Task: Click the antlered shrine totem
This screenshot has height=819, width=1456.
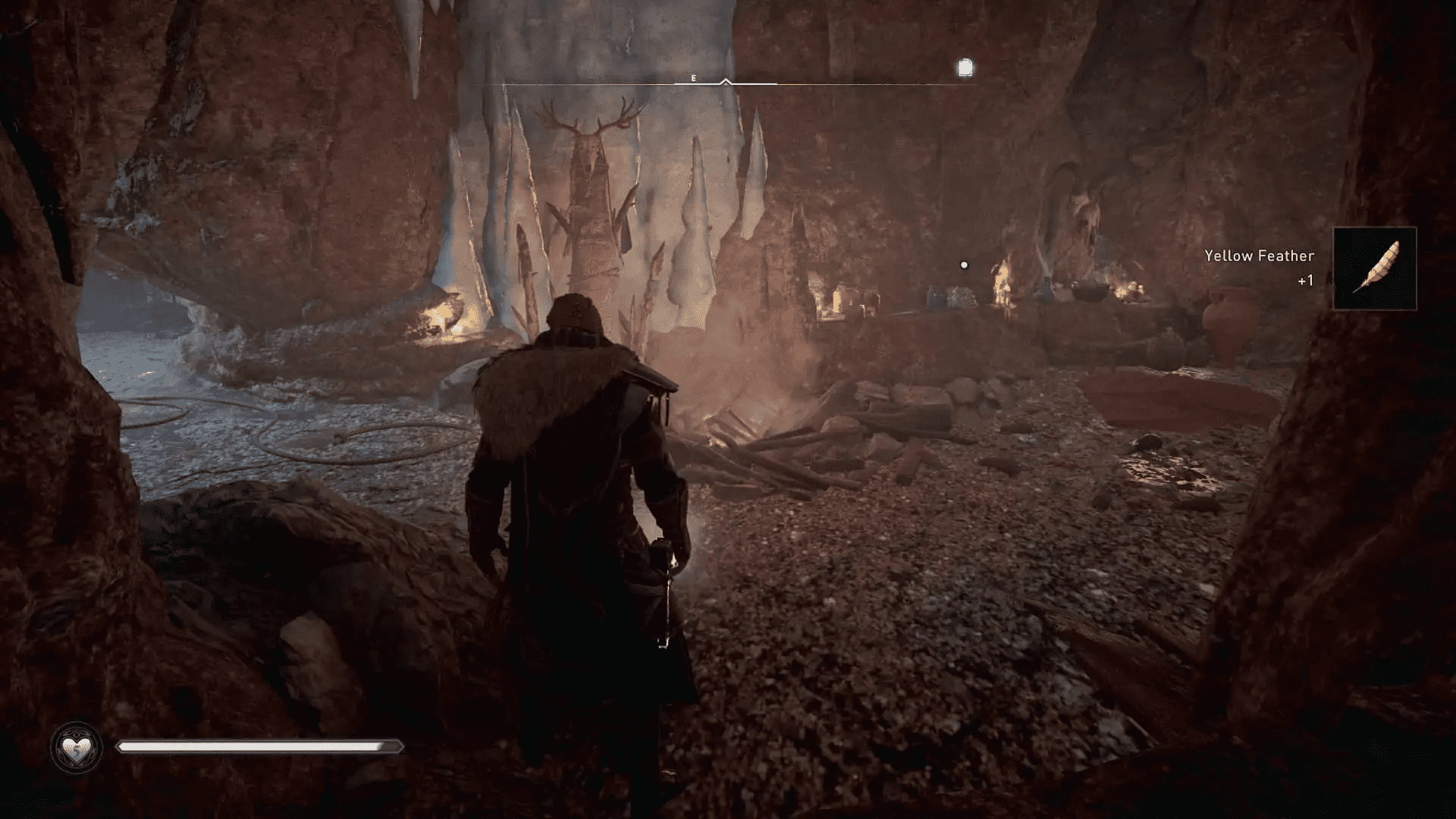Action: point(591,182)
